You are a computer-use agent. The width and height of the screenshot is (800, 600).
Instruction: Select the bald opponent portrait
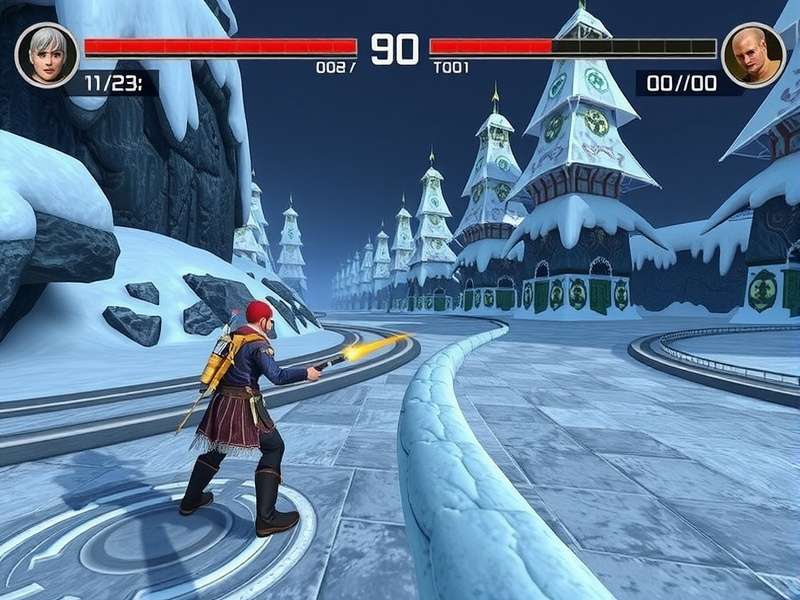click(x=753, y=54)
